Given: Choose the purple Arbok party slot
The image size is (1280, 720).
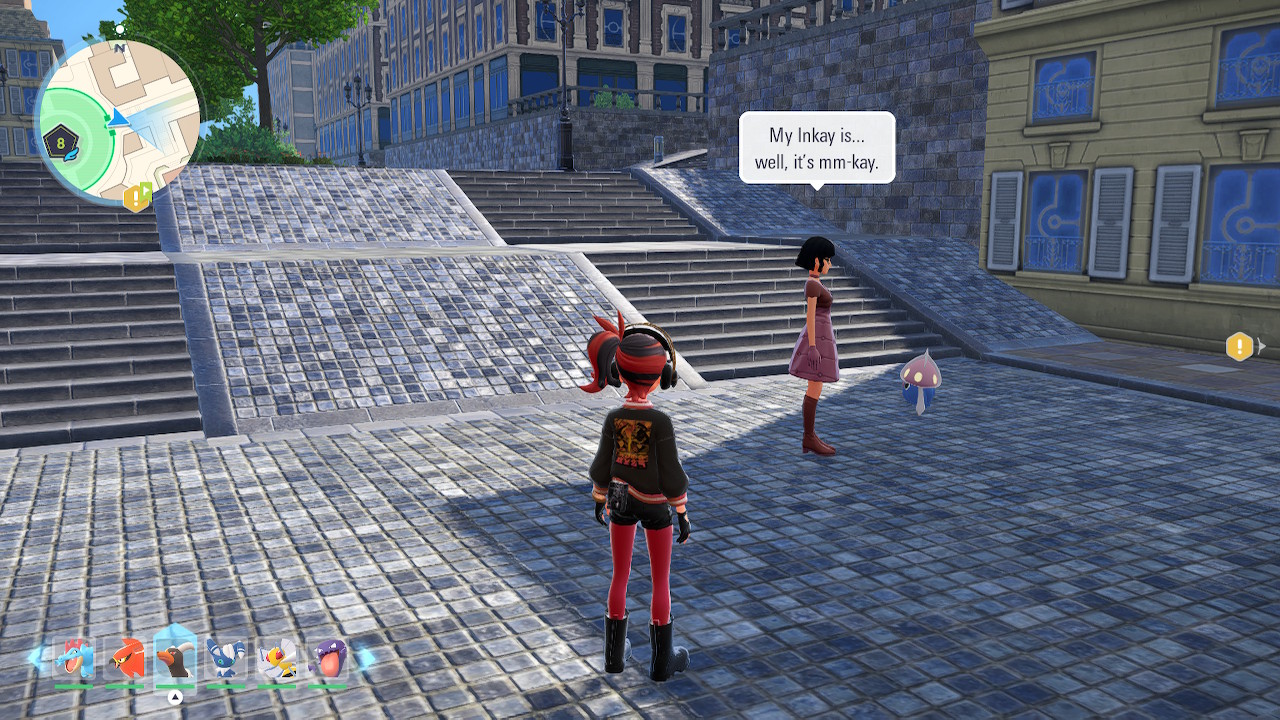Looking at the screenshot, I should pos(327,659).
